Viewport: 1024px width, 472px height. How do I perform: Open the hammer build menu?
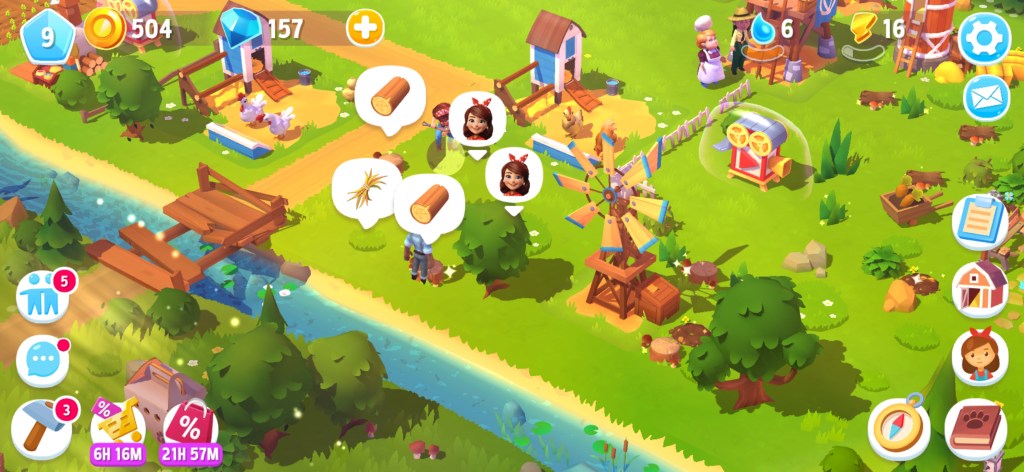click(43, 426)
